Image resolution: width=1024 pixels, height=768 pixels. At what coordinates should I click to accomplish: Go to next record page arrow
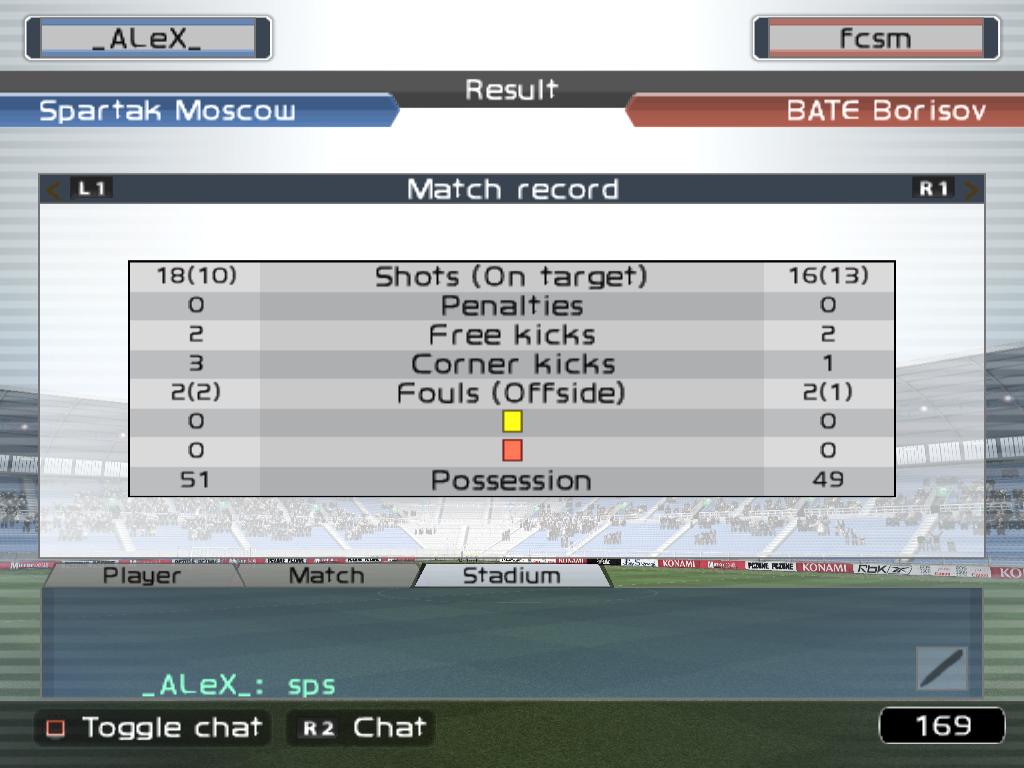tap(970, 189)
